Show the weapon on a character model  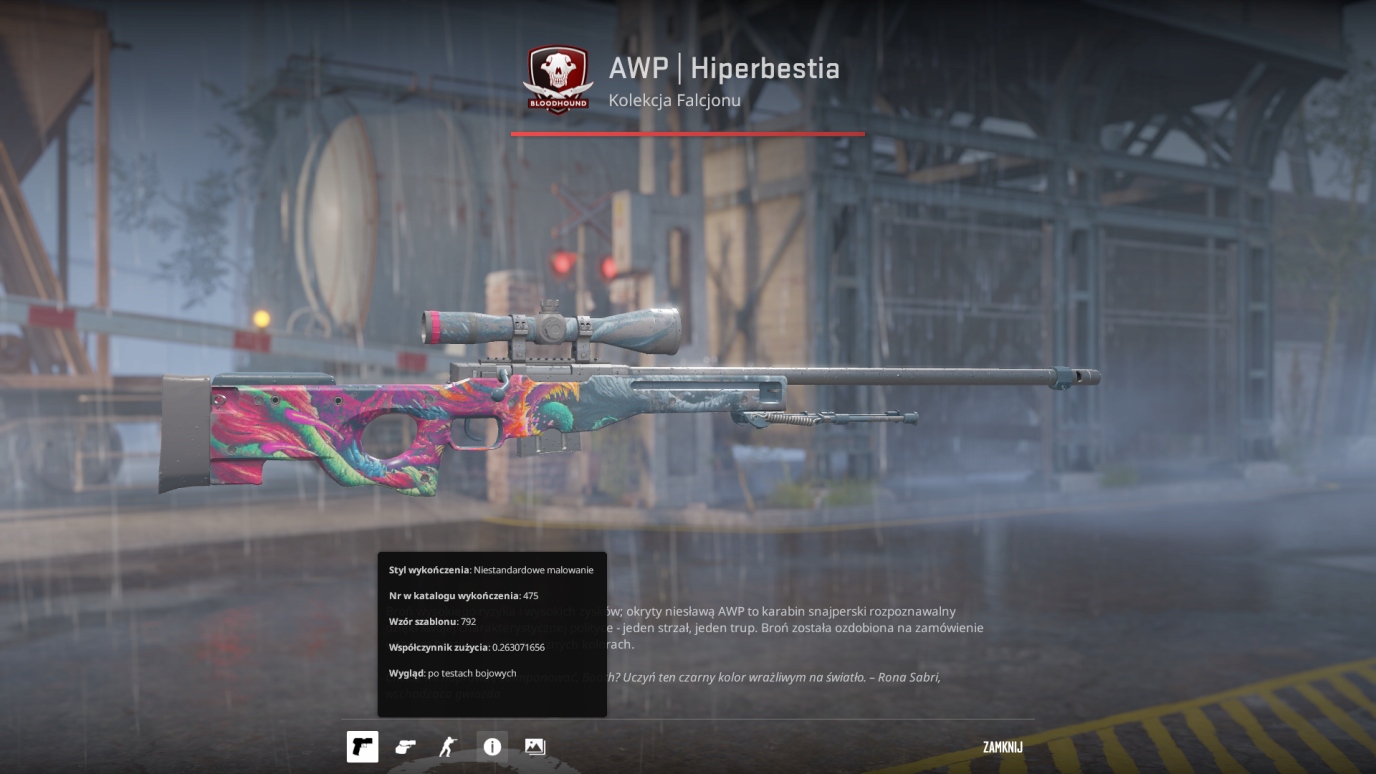(447, 747)
